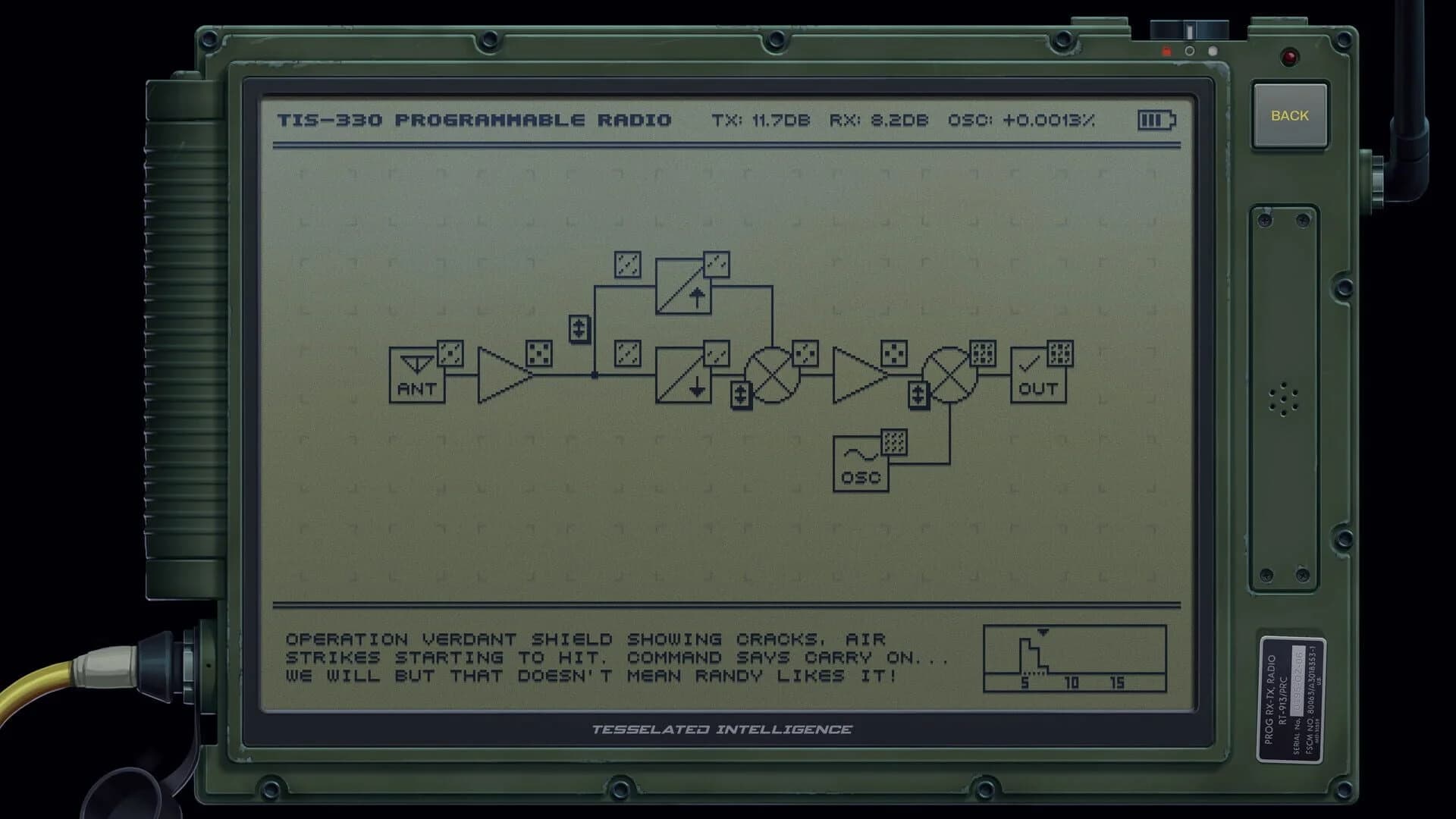Open the signal port on the OSC node
The width and height of the screenshot is (1456, 819).
point(895,440)
